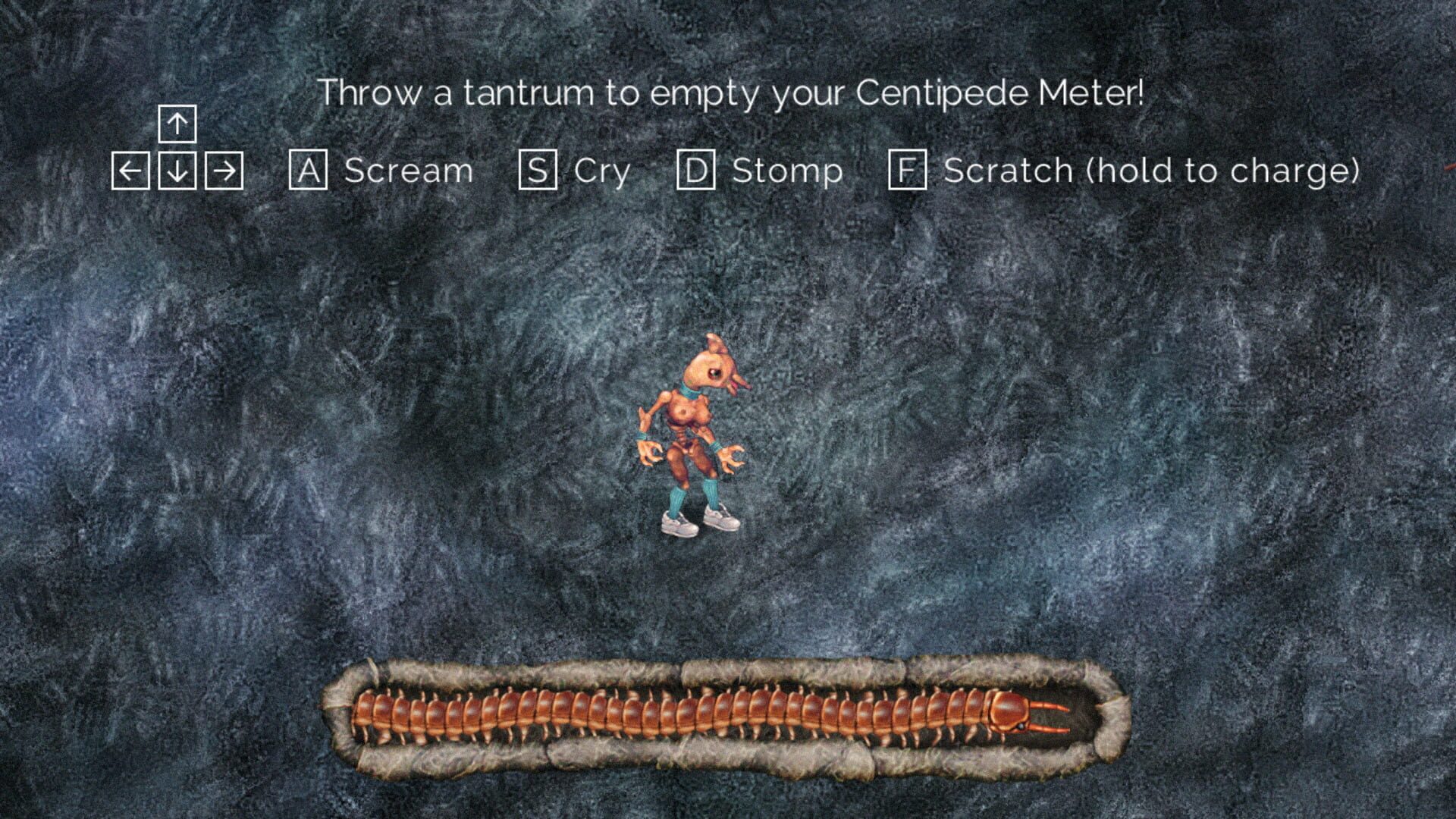Click the Scratch hold to charge text
Image resolution: width=1456 pixels, height=819 pixels.
[x=1153, y=170]
